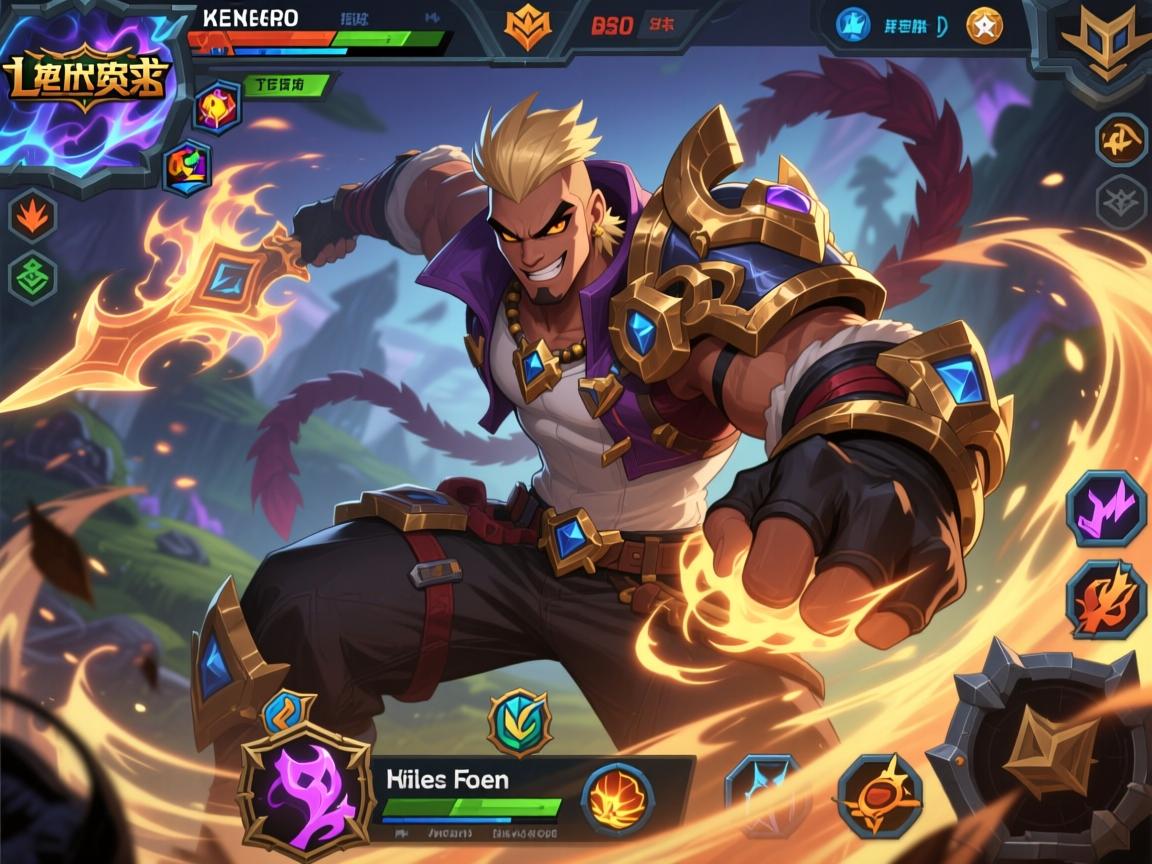This screenshot has height=864, width=1152.
Task: Open the green hexagon rune icon
Action: (33, 277)
